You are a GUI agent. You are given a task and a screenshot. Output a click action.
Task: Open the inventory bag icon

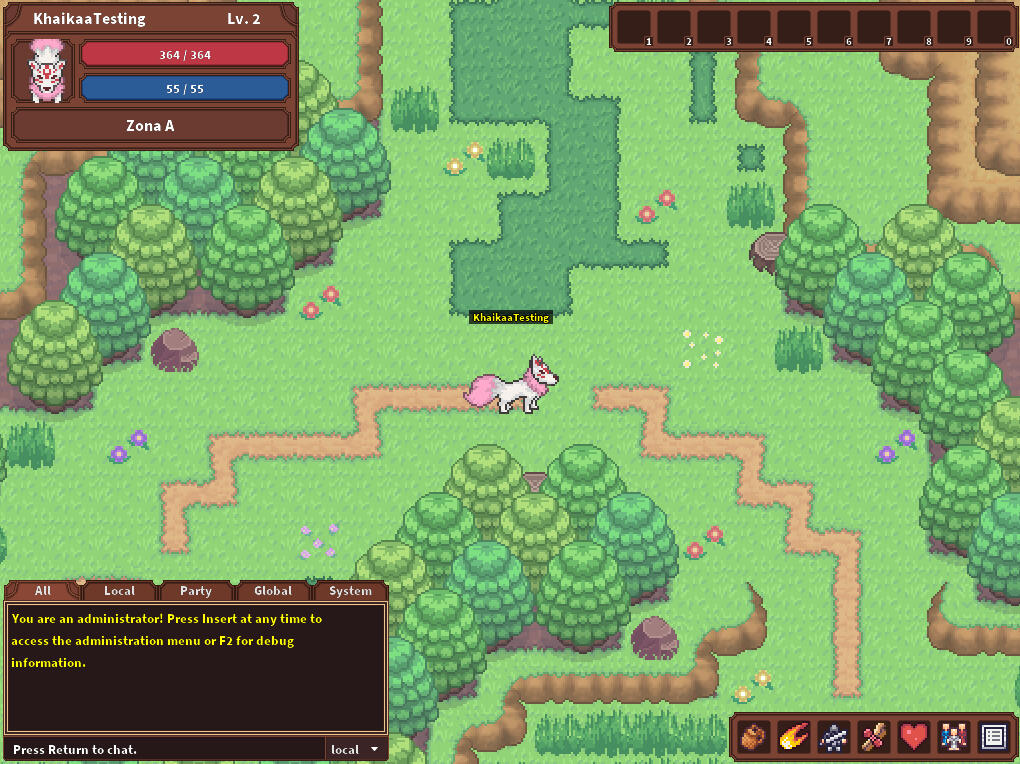click(755, 738)
